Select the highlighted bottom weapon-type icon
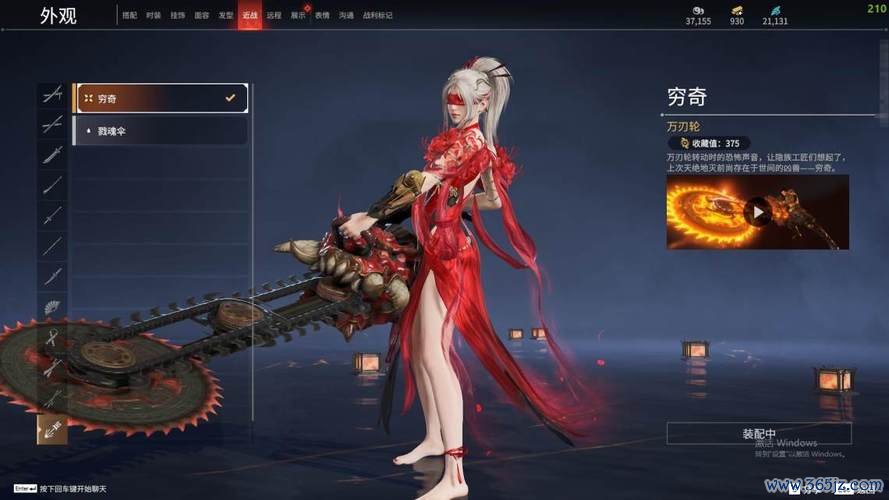Screen dimensions: 889x500 tap(52, 429)
